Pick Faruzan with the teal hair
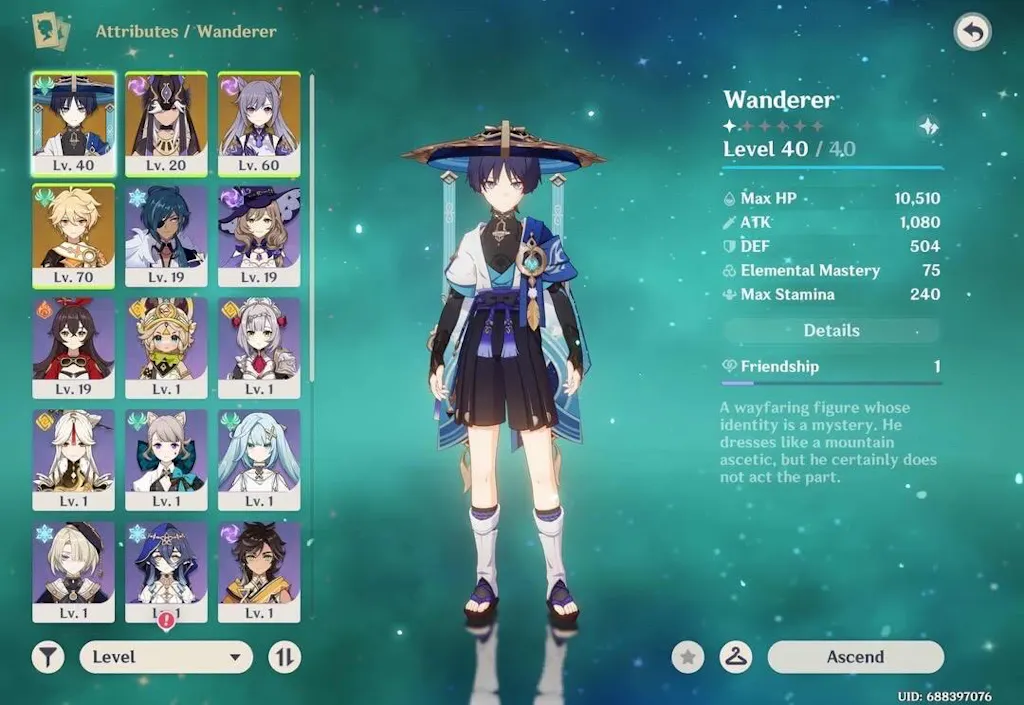Screen dimensions: 1024x705 pos(259,460)
